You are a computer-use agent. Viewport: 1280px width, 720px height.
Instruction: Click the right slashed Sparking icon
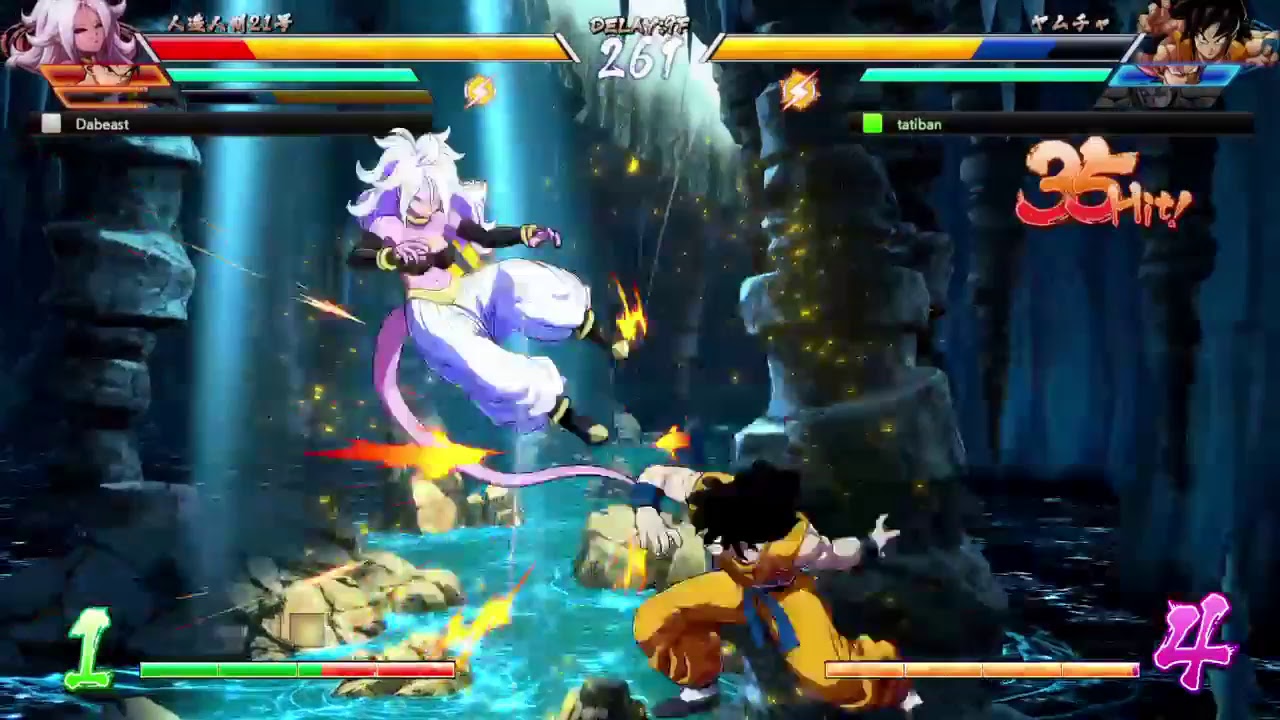click(x=799, y=89)
